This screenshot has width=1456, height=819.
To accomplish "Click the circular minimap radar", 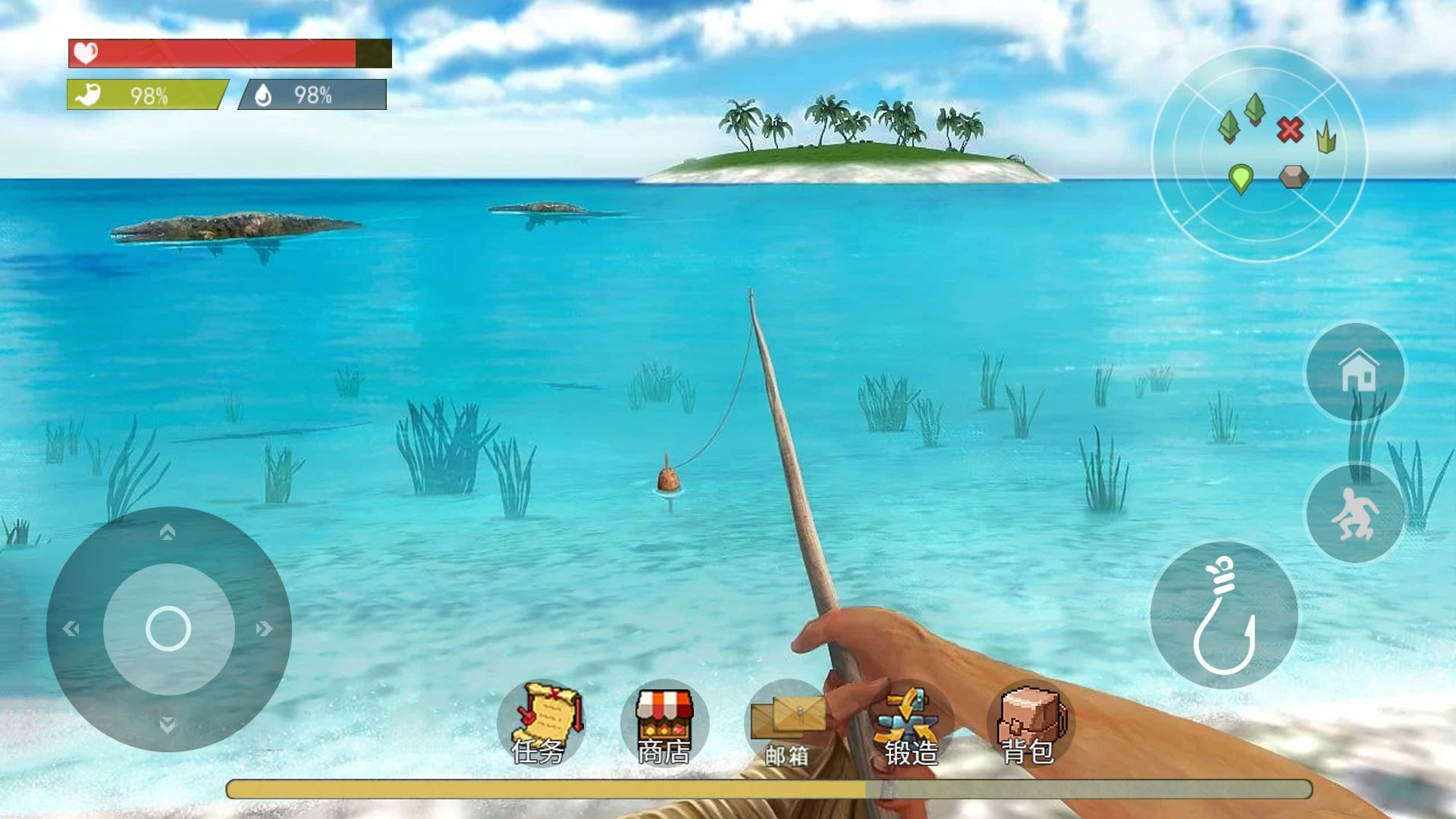I will [x=1259, y=155].
